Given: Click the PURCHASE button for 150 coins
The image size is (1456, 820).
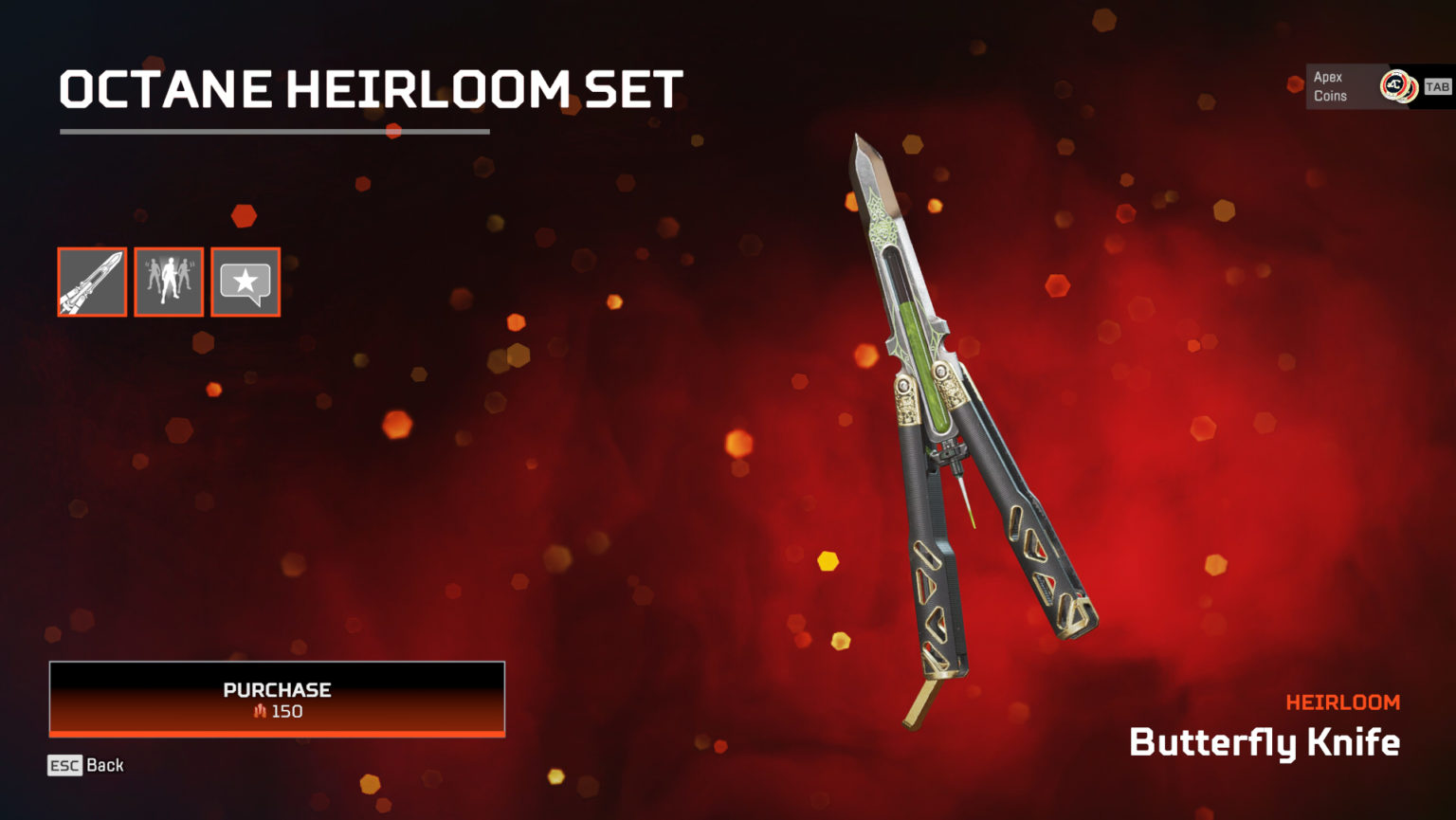Looking at the screenshot, I should click(x=276, y=699).
